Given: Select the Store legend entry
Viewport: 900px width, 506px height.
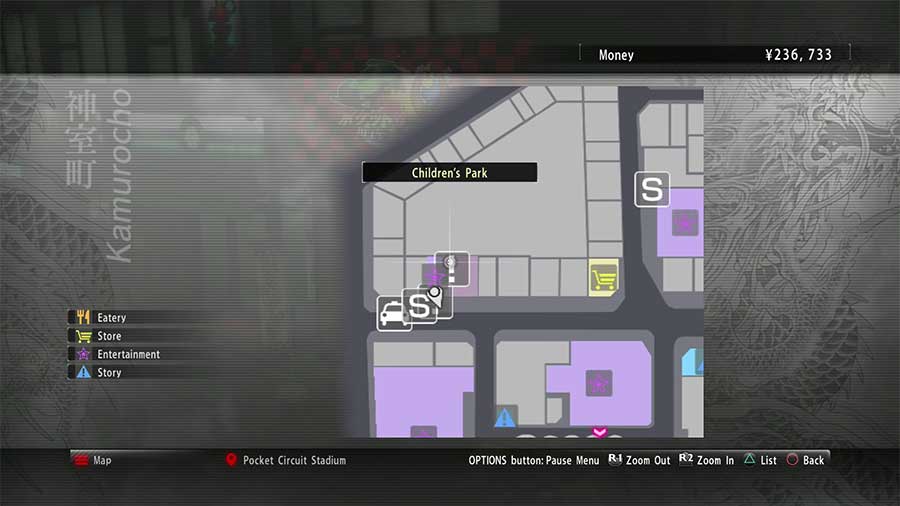Looking at the screenshot, I should [x=108, y=336].
